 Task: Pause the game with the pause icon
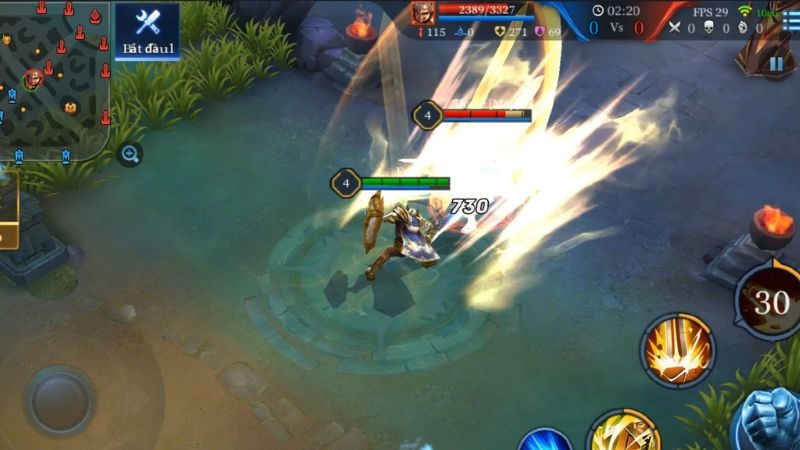776,63
